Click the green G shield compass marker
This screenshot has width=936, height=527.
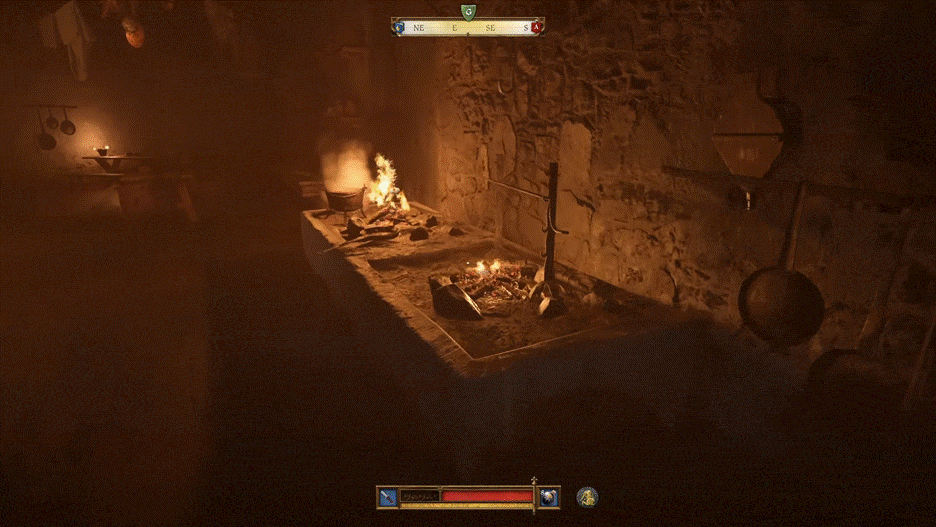tap(467, 12)
